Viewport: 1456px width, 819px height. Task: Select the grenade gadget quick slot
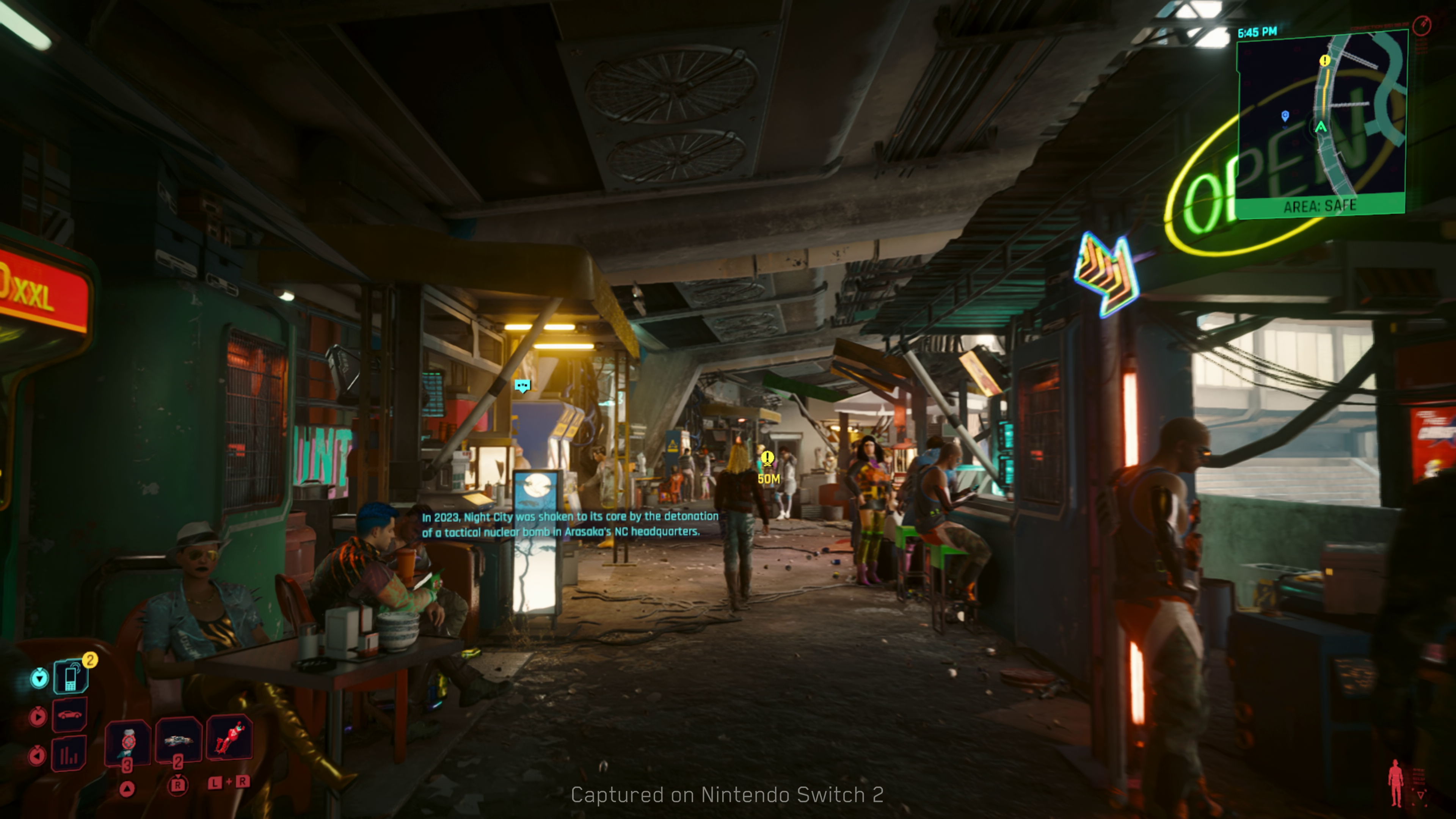[179, 739]
